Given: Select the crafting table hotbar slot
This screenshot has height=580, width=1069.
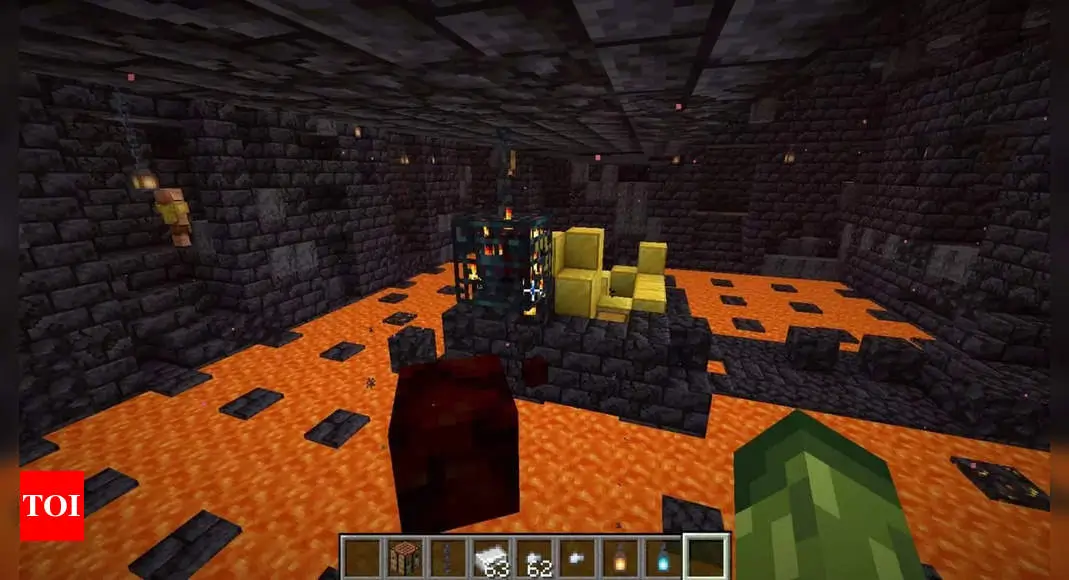Looking at the screenshot, I should point(403,558).
